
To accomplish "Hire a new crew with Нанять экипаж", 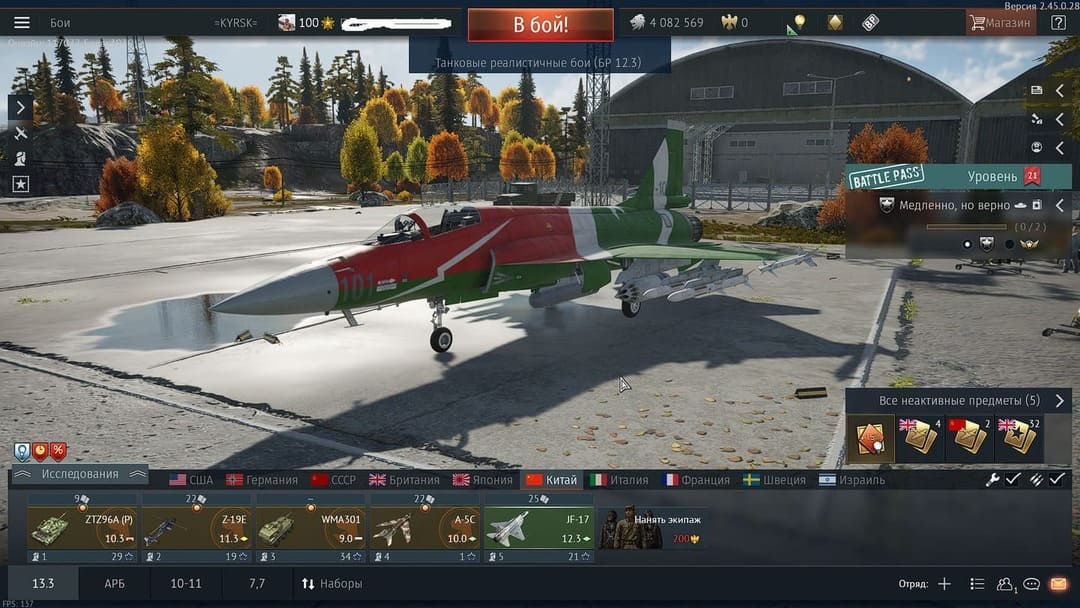I will tap(654, 527).
